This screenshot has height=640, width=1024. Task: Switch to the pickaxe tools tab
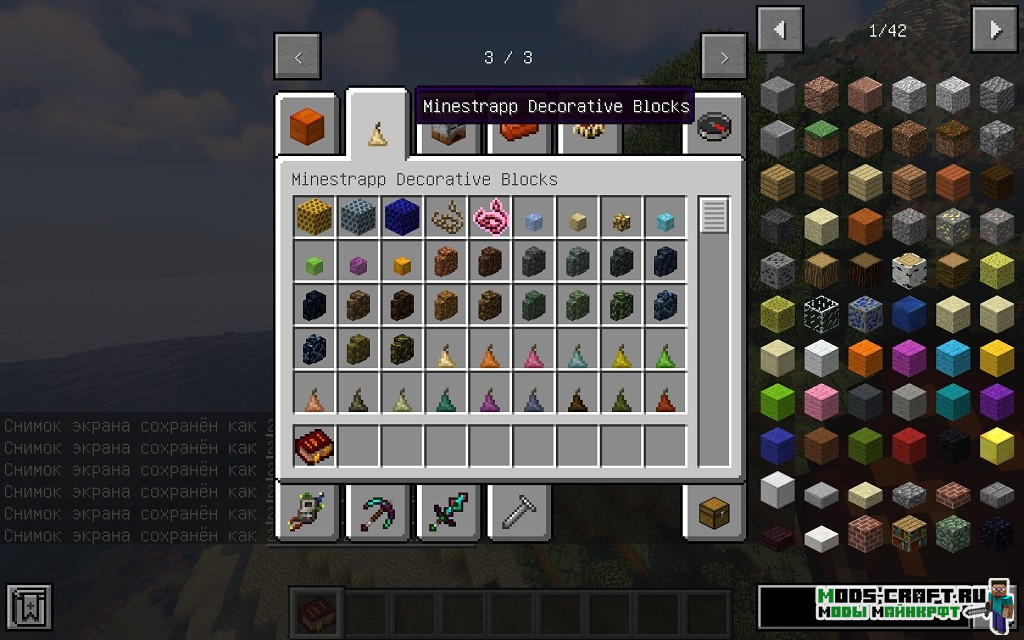(x=377, y=514)
